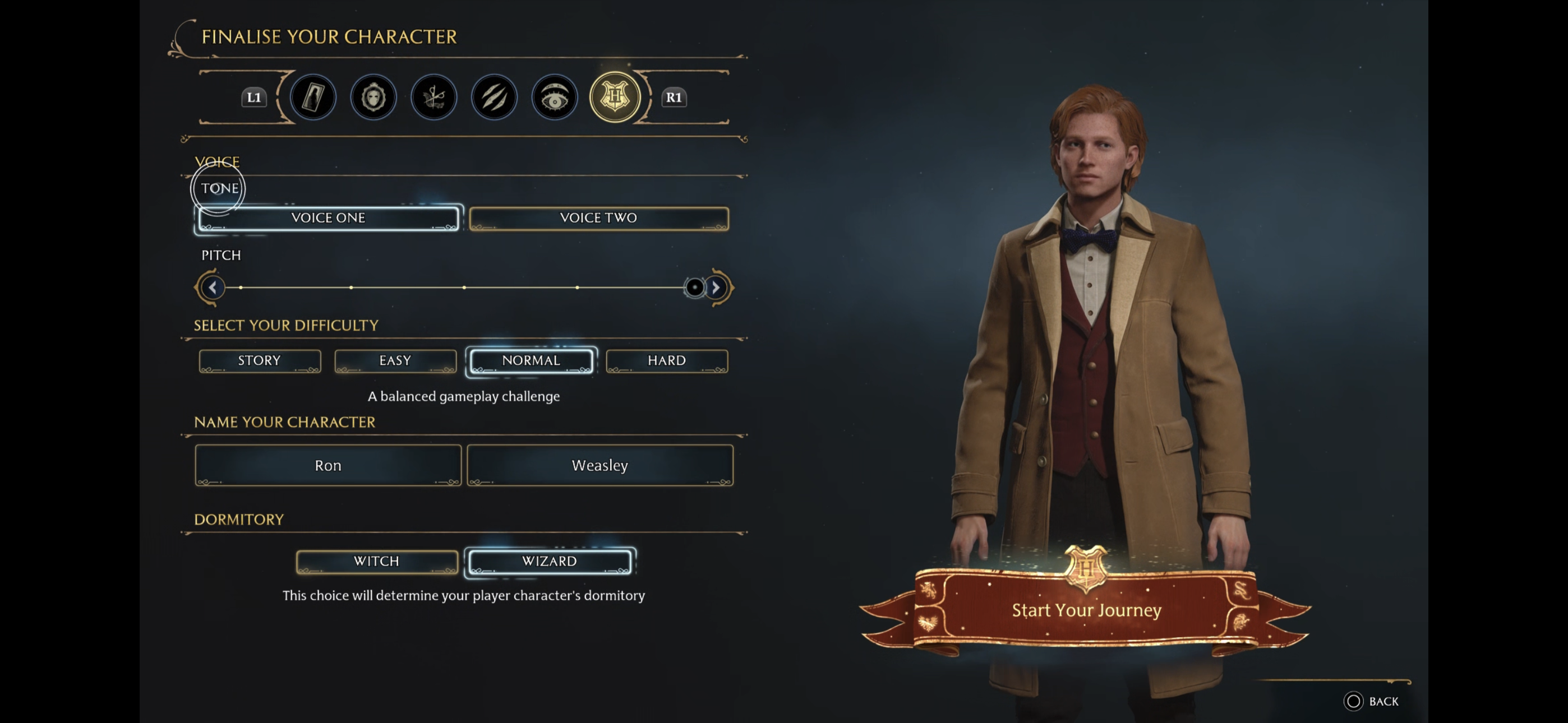Select the hairstyle scissors icon

click(433, 97)
